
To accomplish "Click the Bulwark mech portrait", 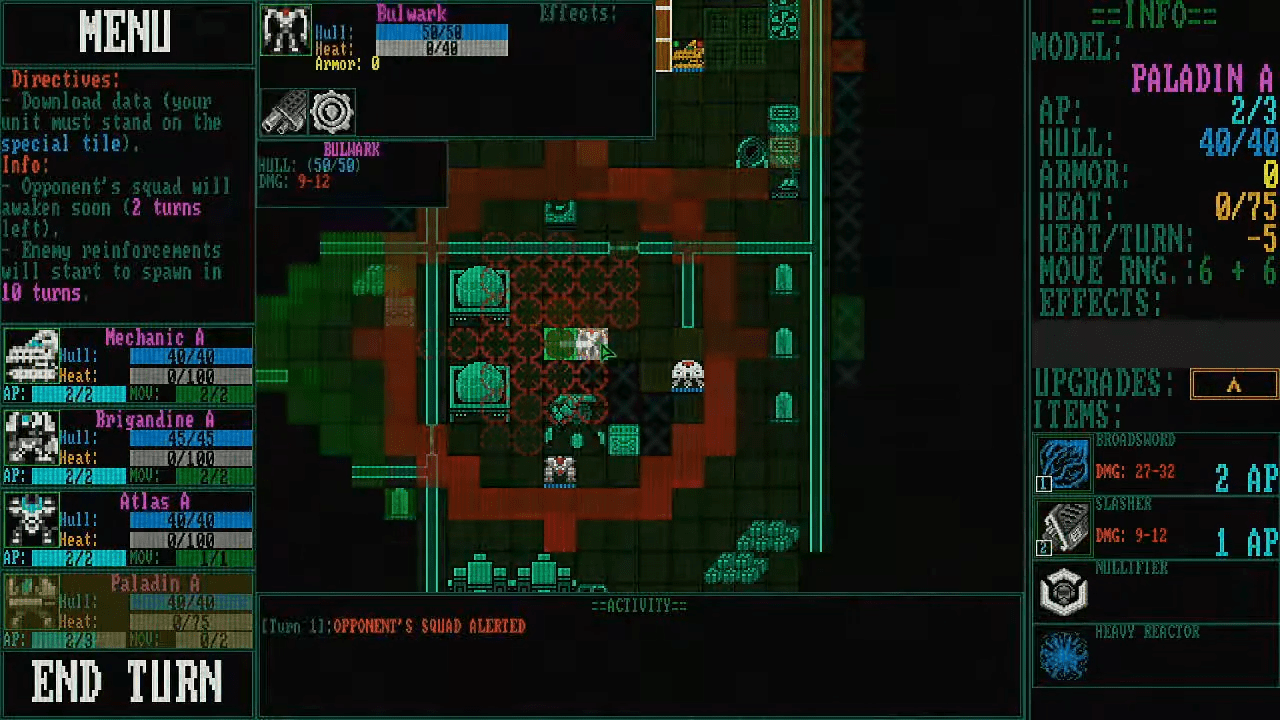I will pyautogui.click(x=286, y=31).
